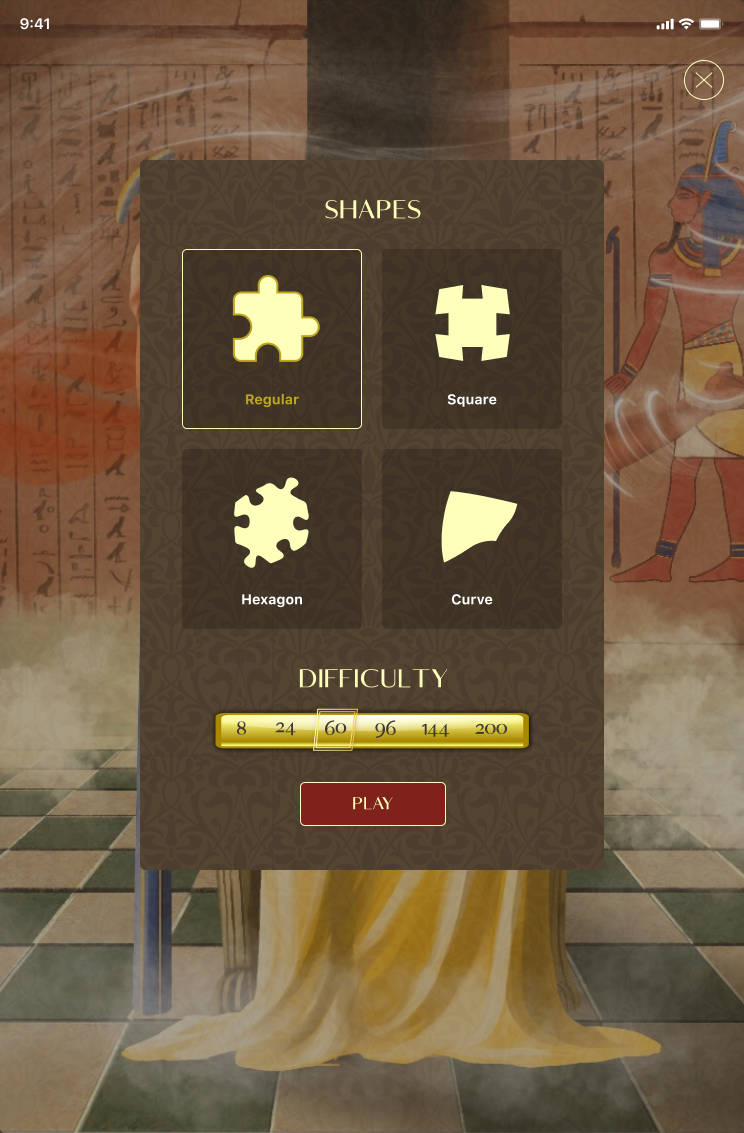744x1133 pixels.
Task: Choose the 144 pieces difficulty
Action: 435,729
